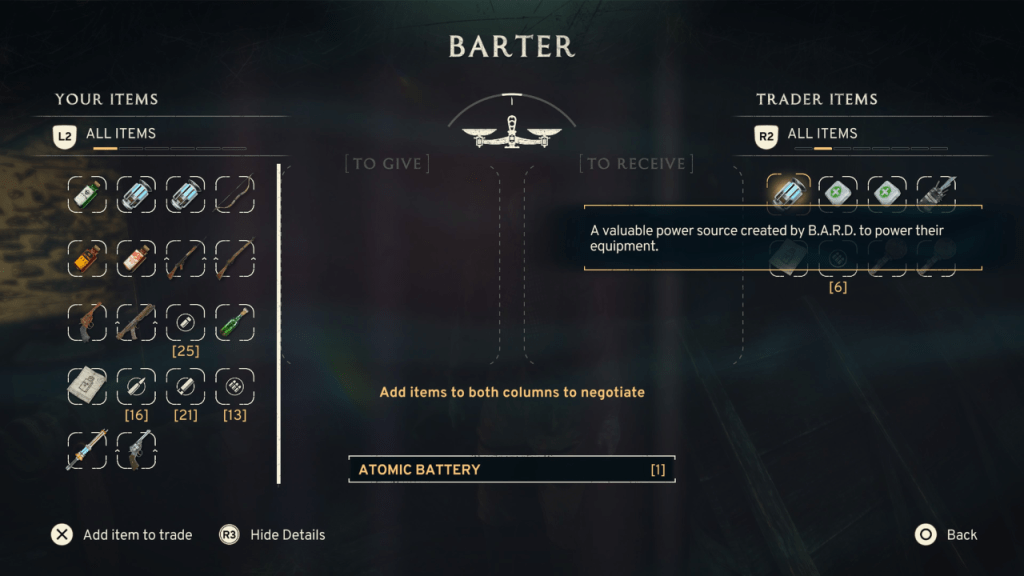Select the wooden bow in your items
Screen dimensions: 1024x576
point(235,194)
